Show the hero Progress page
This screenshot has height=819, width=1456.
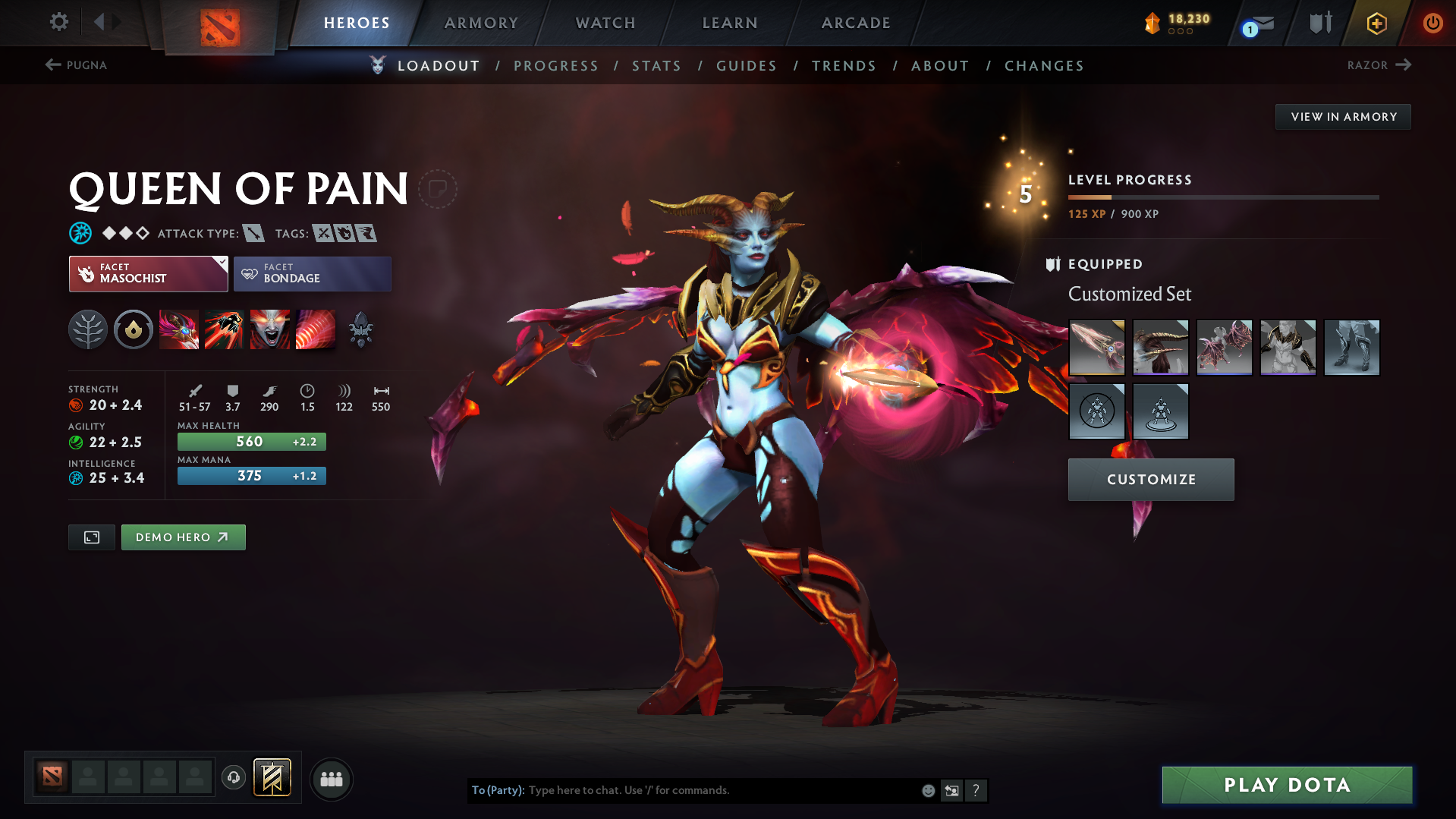556,66
